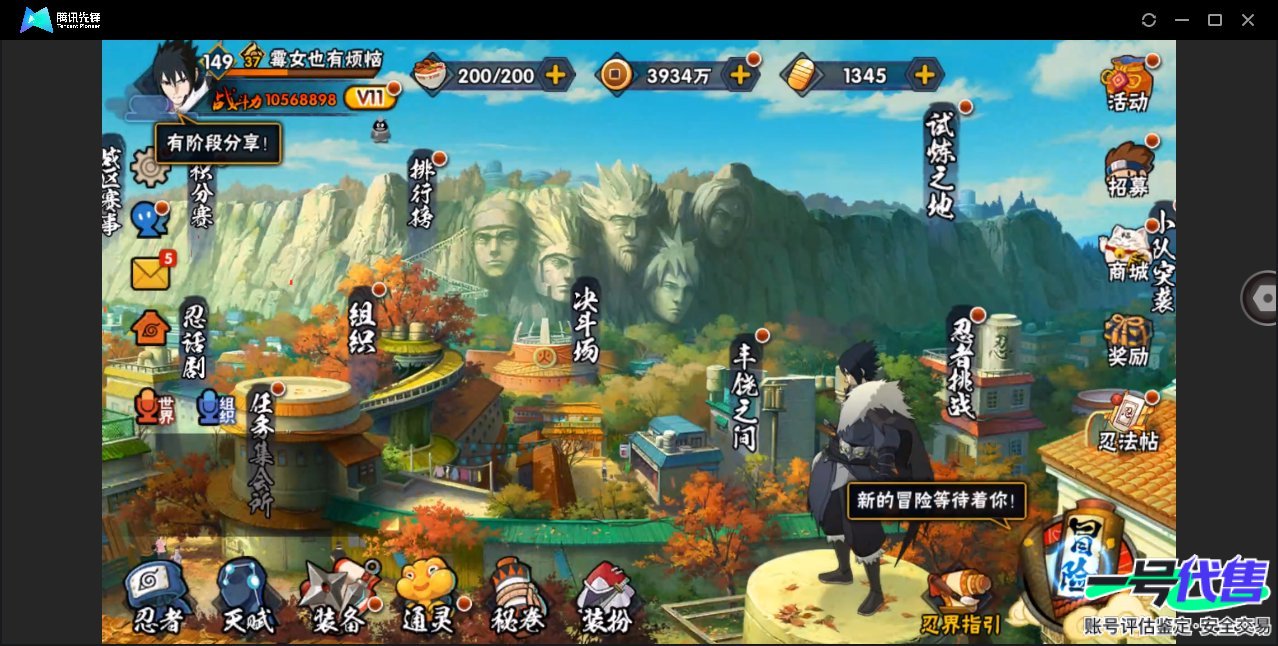Open the 秘卷 scroll menu
1278x646 pixels.
pos(518,597)
